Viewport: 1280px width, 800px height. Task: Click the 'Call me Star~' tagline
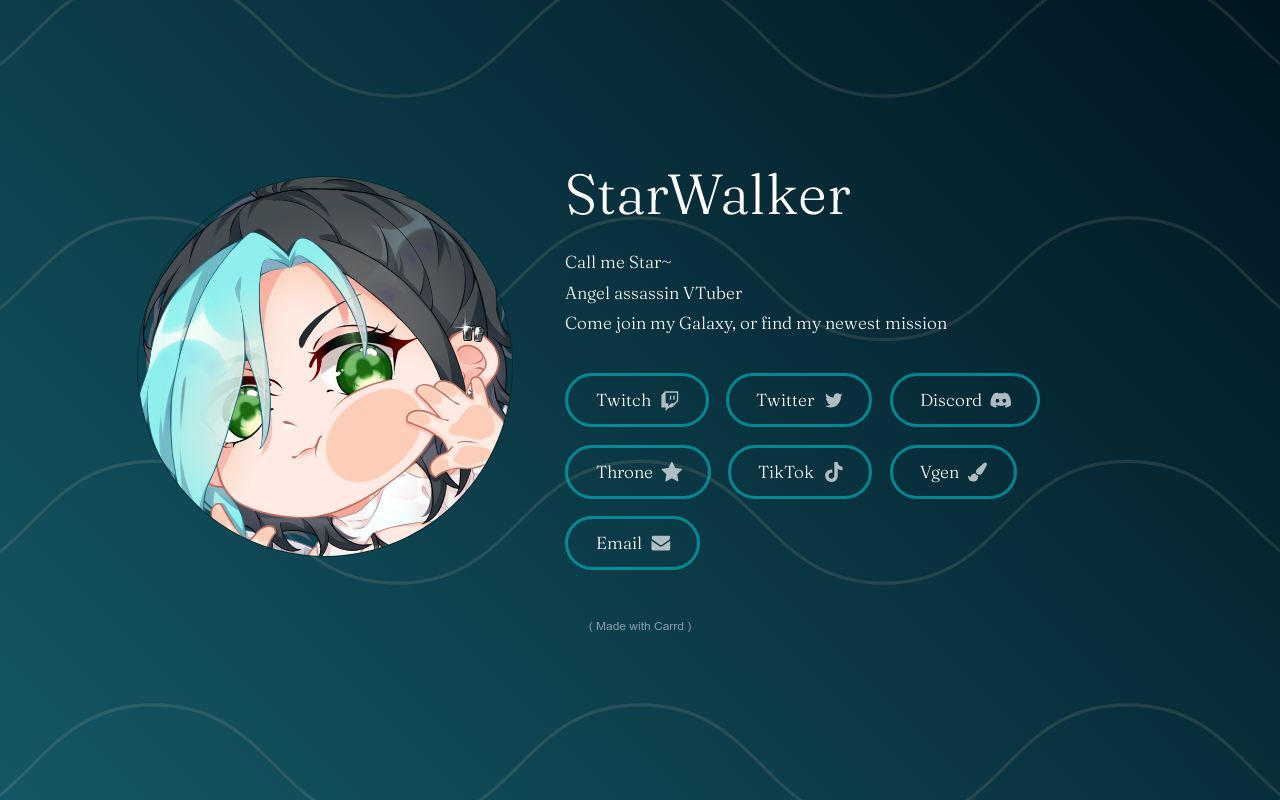(x=618, y=262)
